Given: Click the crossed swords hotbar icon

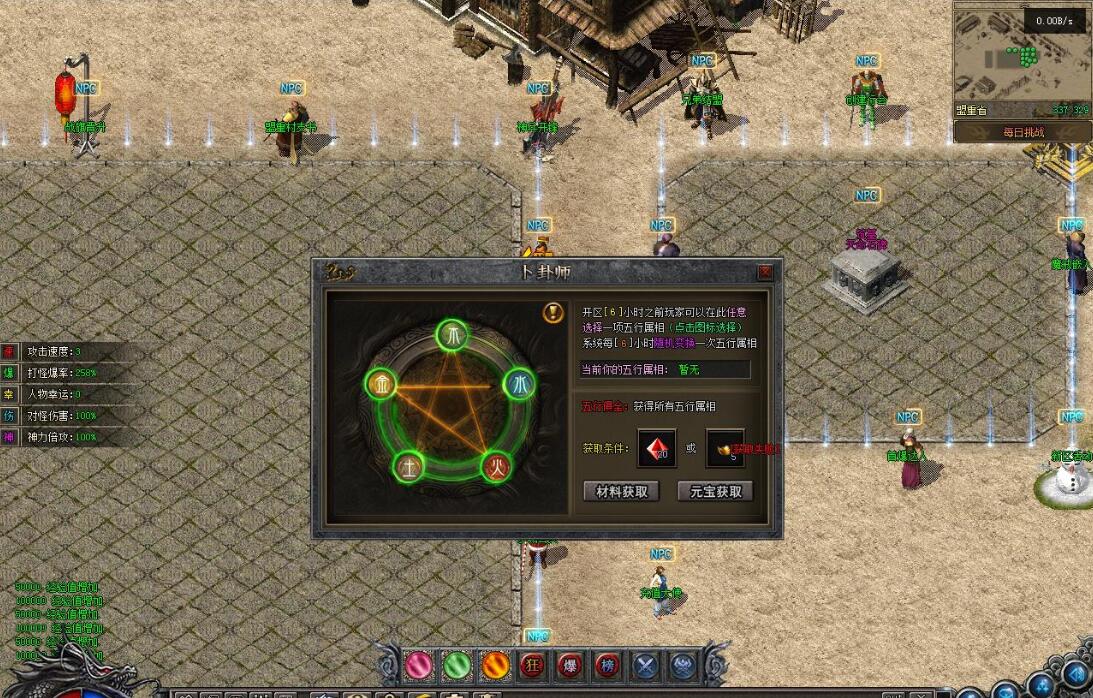Looking at the screenshot, I should click(646, 664).
